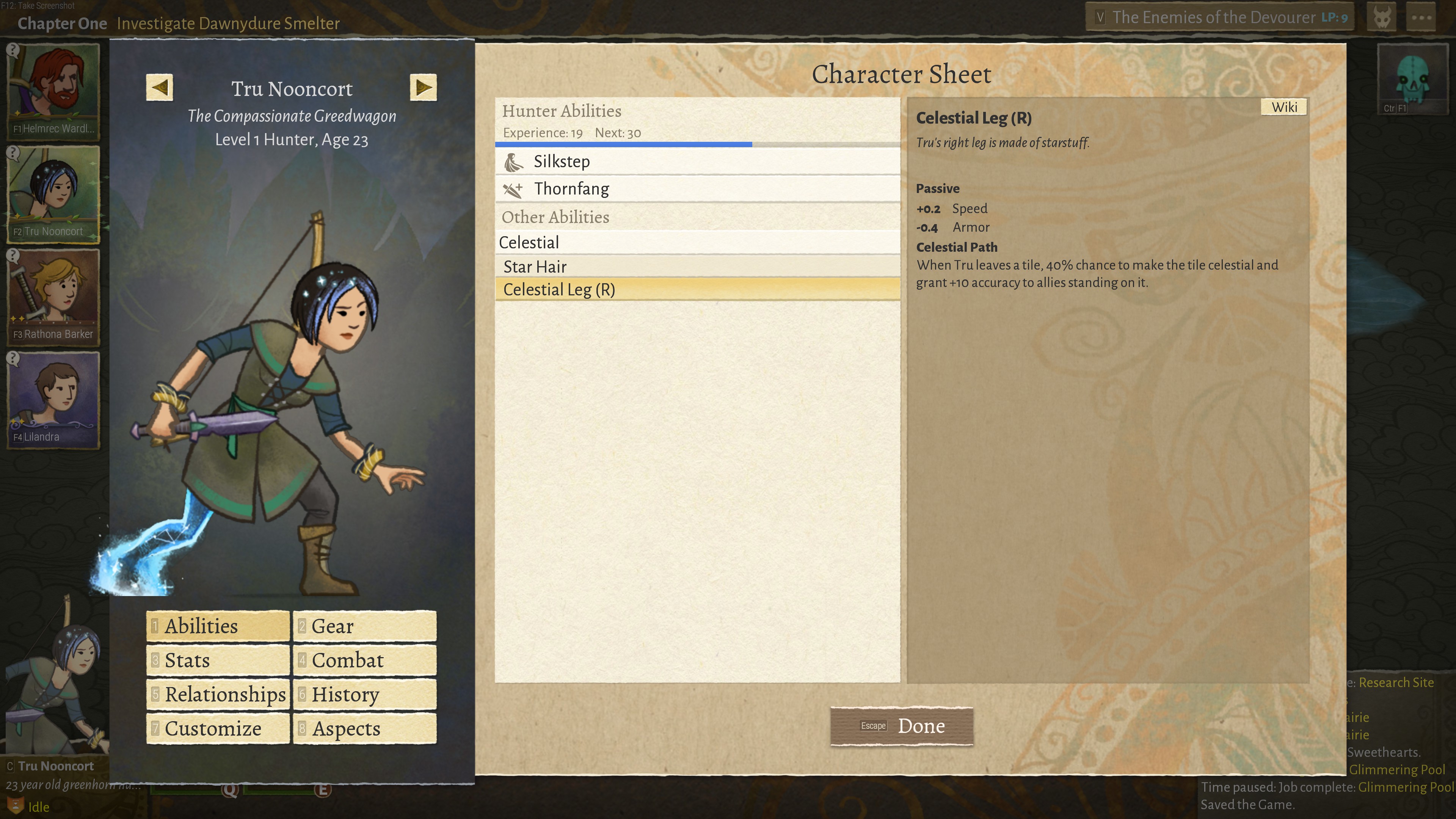Image resolution: width=1456 pixels, height=819 pixels.
Task: Select the Silkstep ability
Action: pos(697,162)
